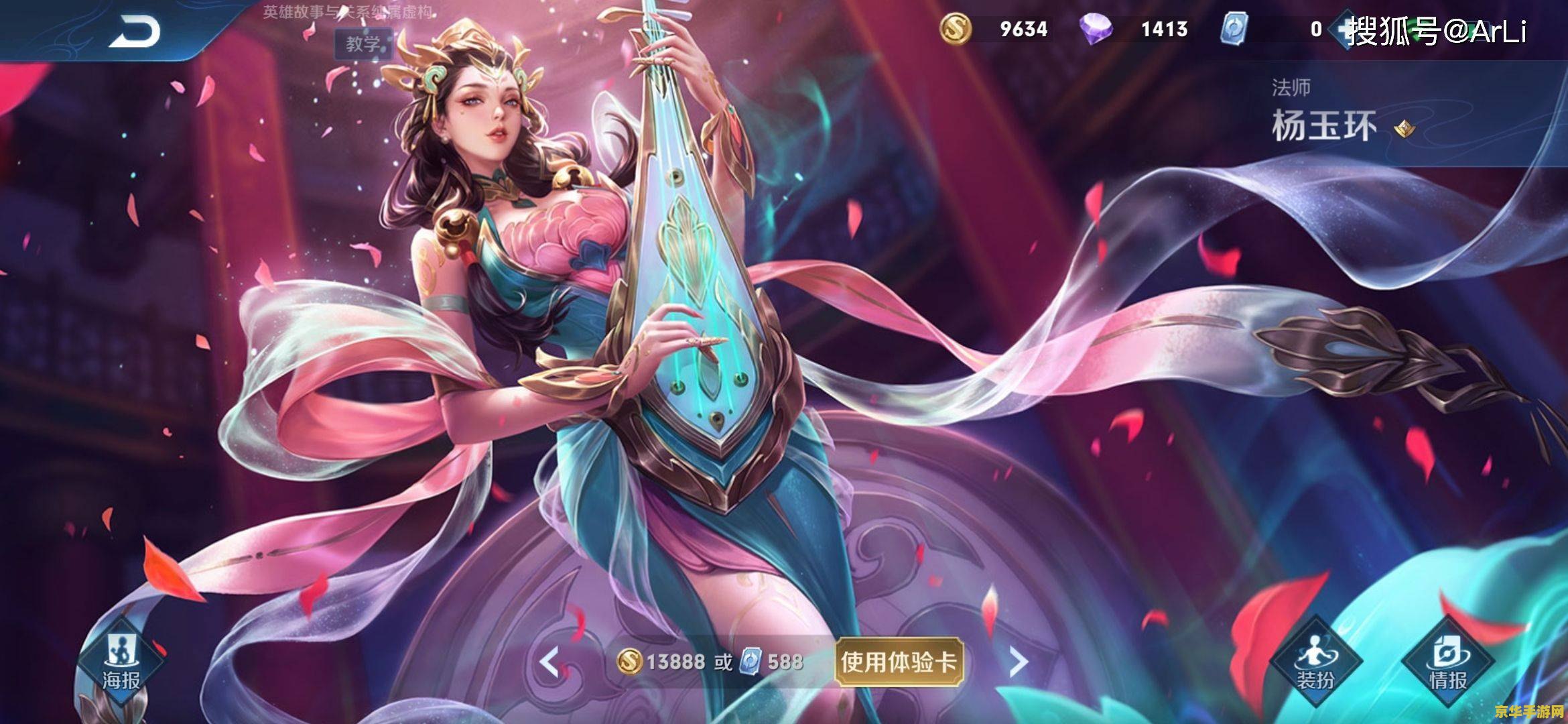Screen dimensions: 1568x724
Task: Select the hero name 杨玉环
Action: (x=1323, y=124)
